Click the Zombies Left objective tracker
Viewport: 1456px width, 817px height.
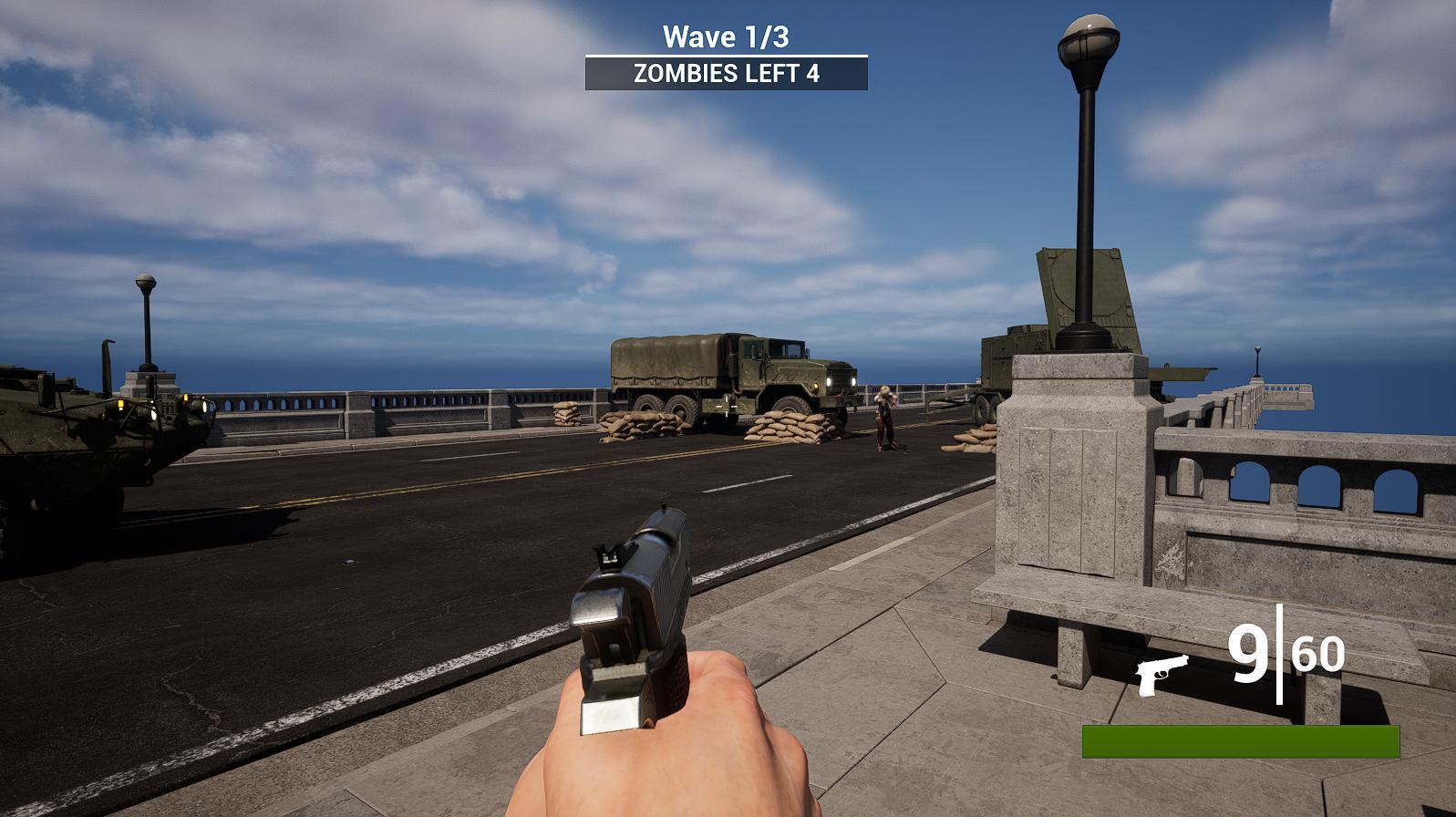pos(726,74)
